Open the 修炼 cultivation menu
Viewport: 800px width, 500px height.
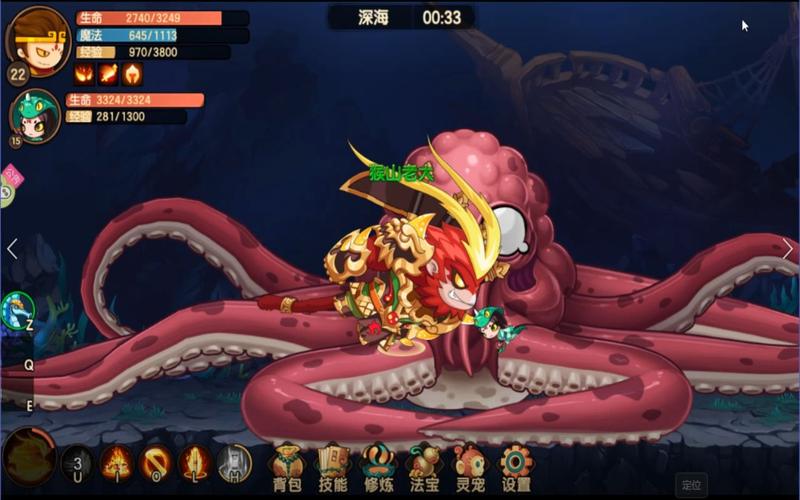377,466
